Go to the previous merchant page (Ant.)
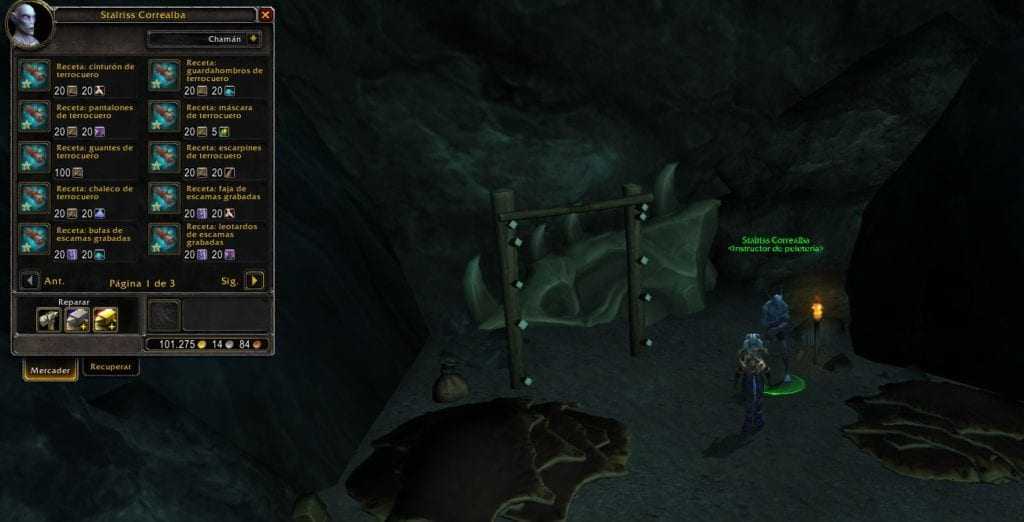This screenshot has width=1024, height=522. [x=30, y=281]
